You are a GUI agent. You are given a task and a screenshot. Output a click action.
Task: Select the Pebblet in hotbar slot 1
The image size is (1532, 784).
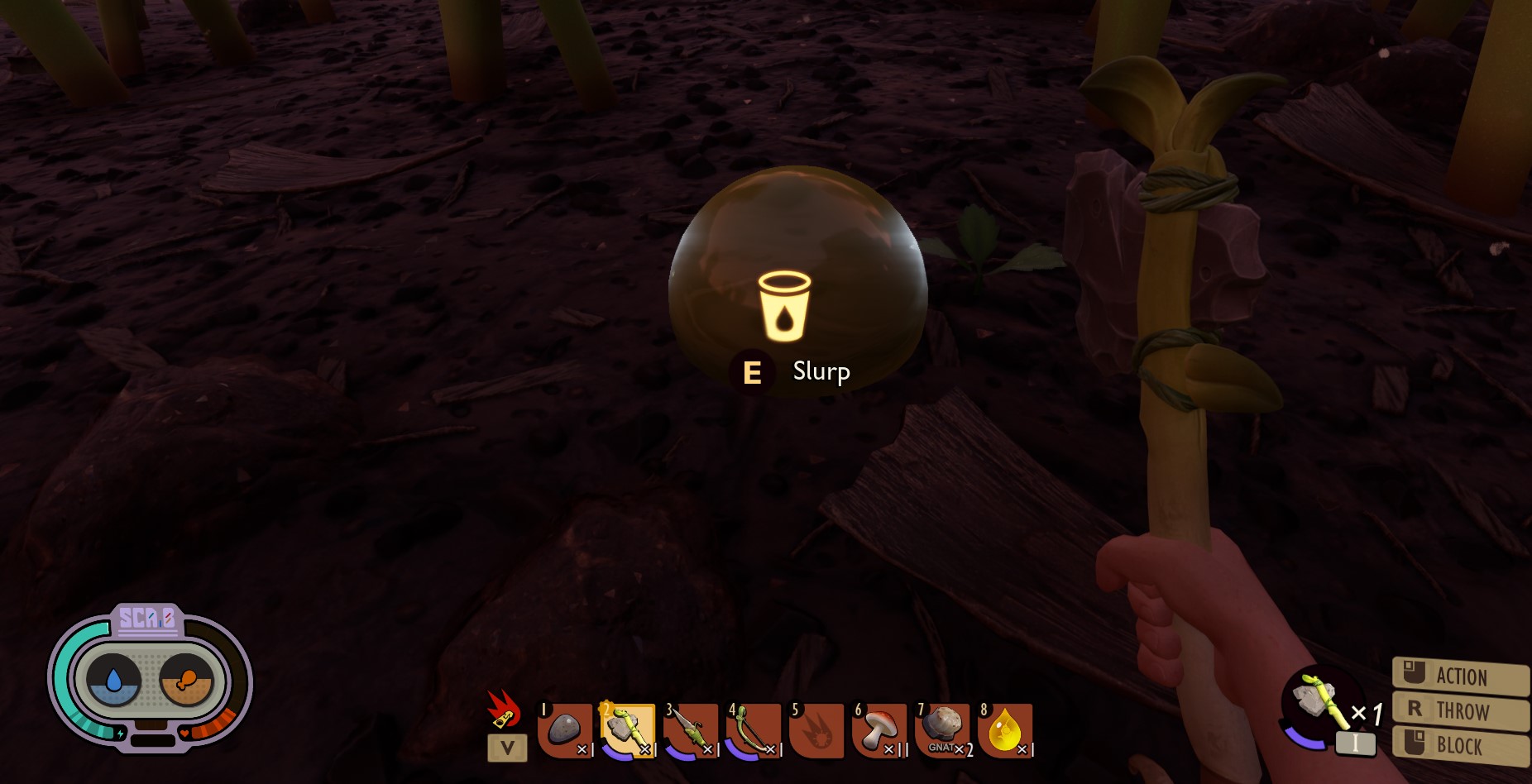click(x=567, y=730)
